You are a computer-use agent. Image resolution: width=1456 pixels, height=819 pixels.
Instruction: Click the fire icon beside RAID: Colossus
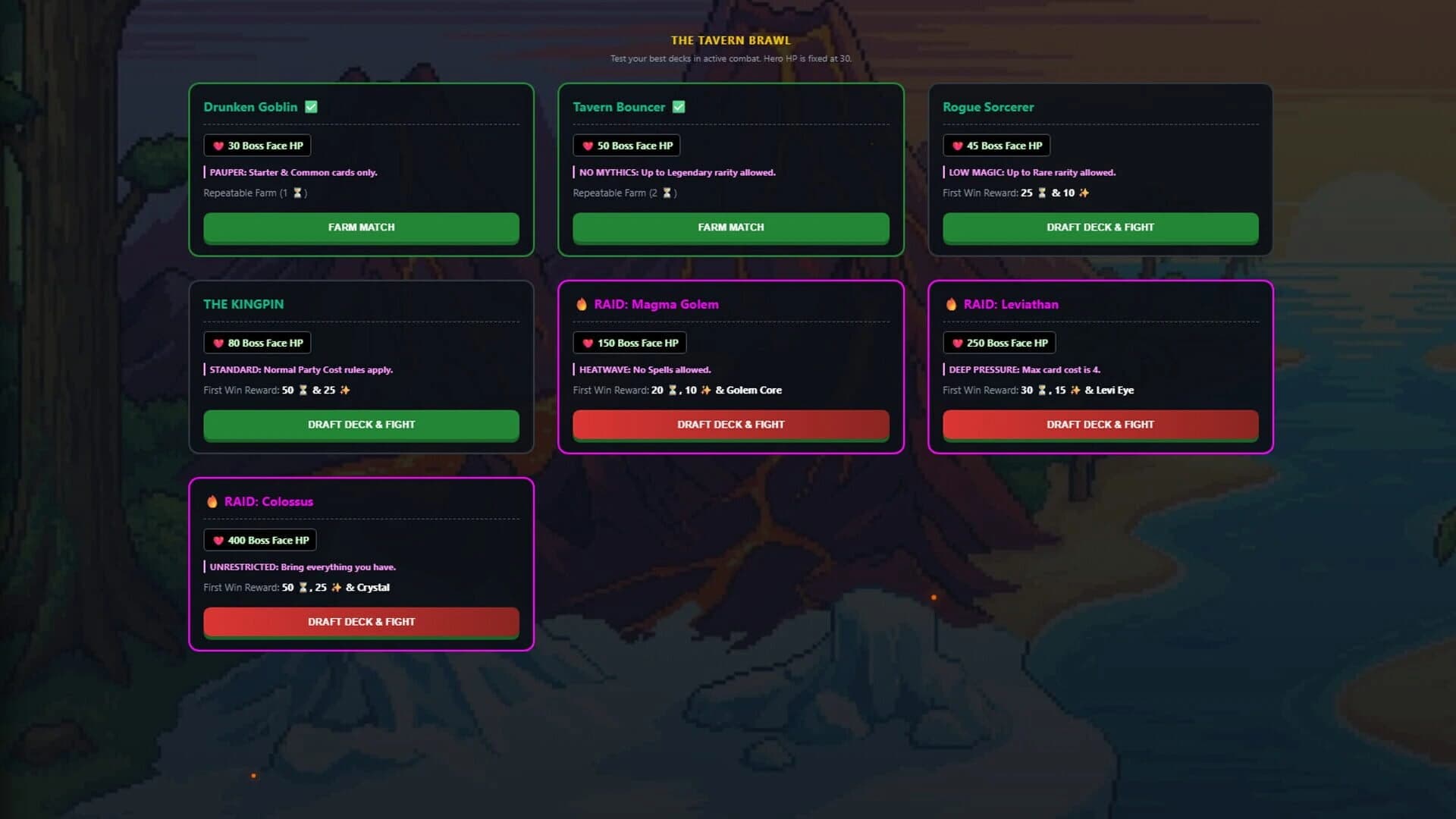(211, 501)
